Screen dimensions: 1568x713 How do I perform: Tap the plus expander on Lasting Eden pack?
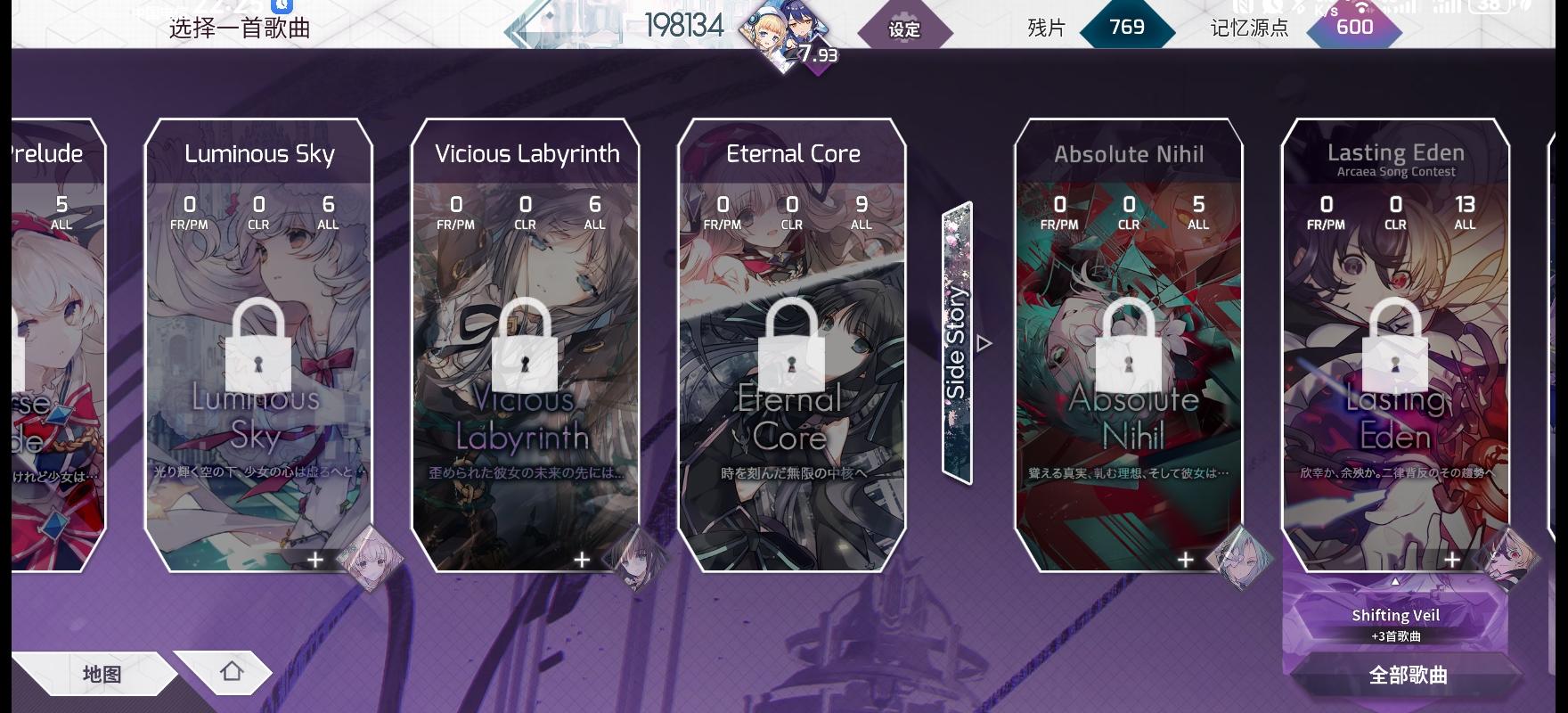point(1450,559)
